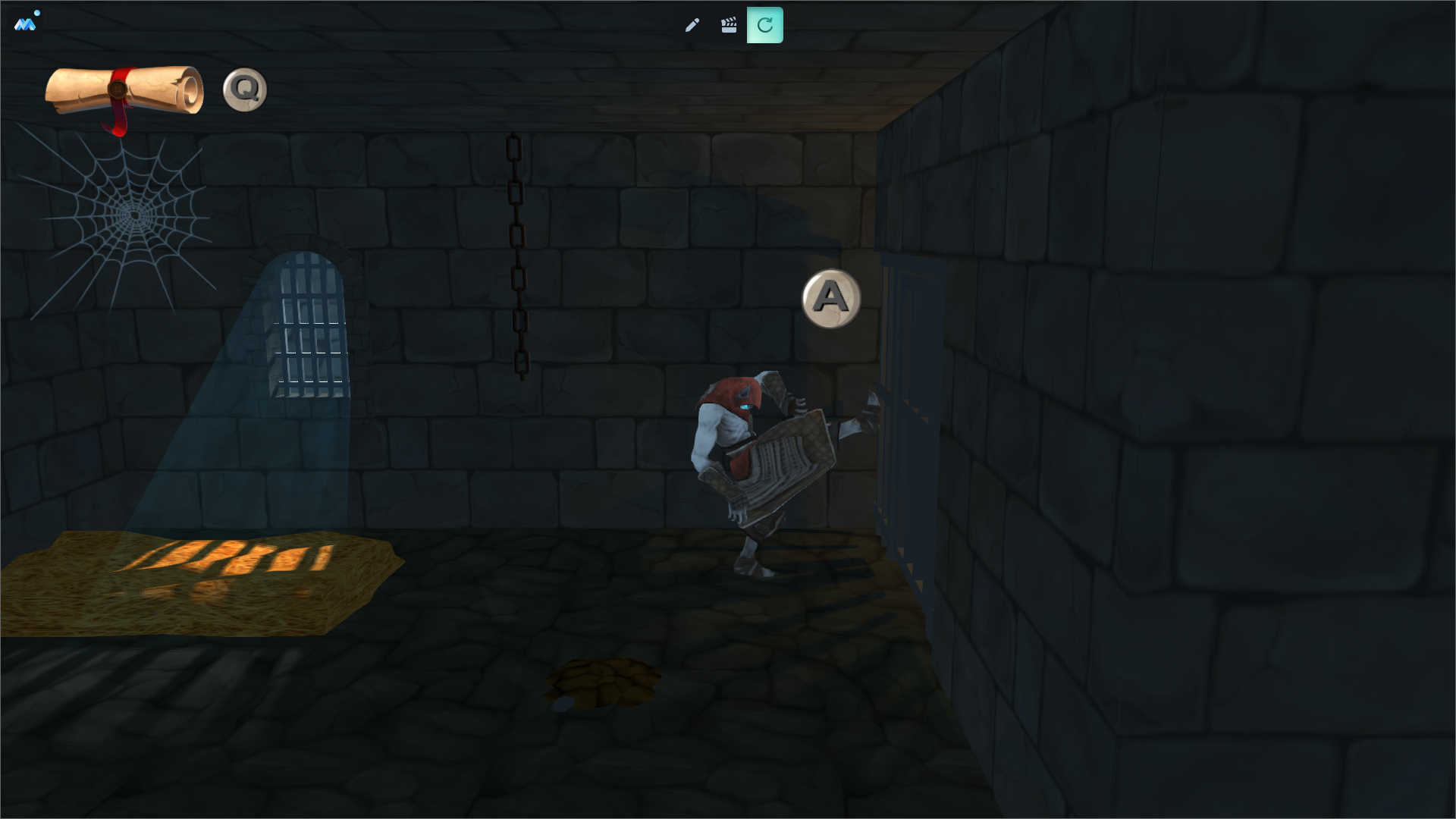The height and width of the screenshot is (819, 1456).
Task: Click the pencil edit tool
Action: (x=692, y=26)
